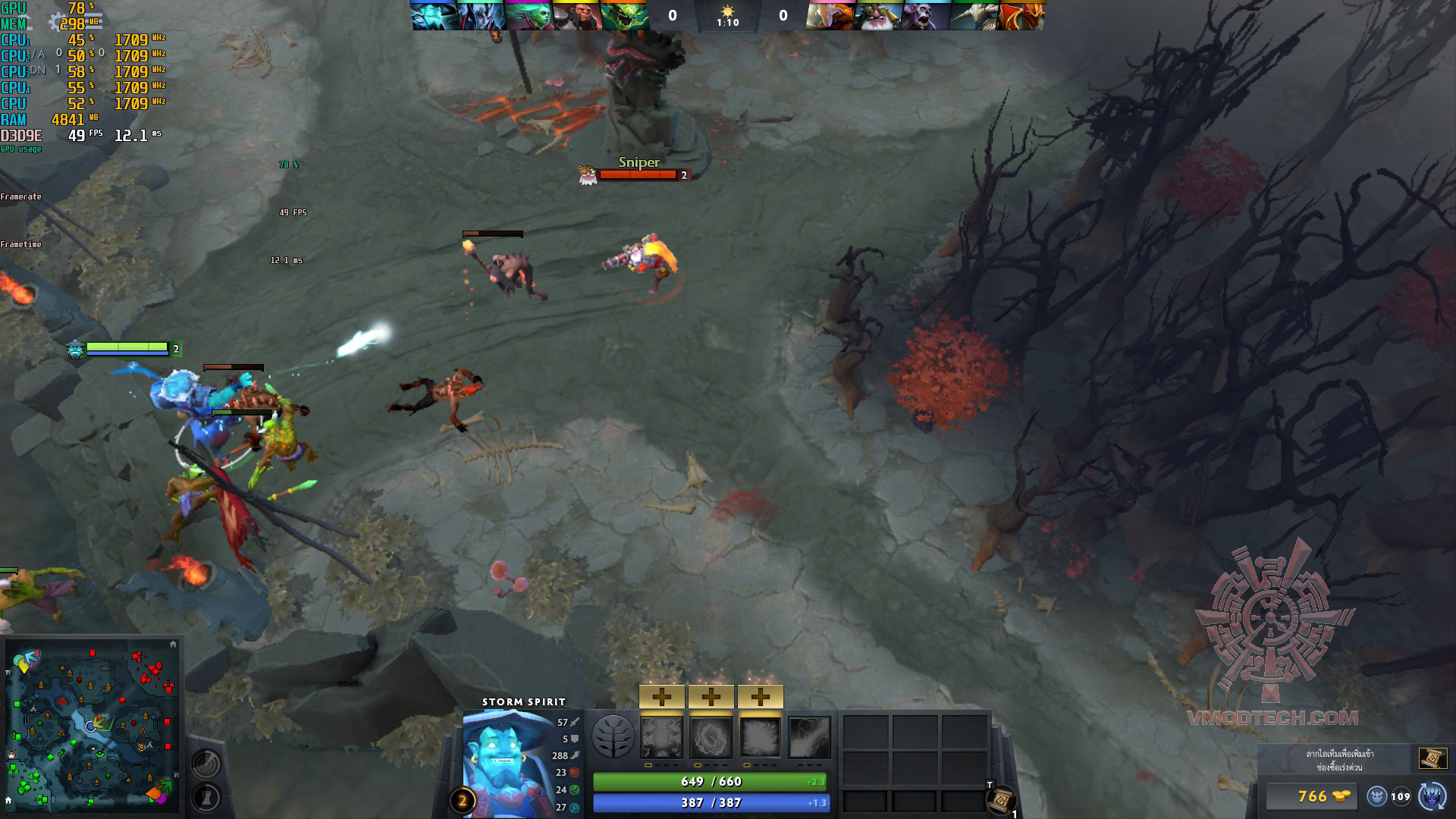The height and width of the screenshot is (819, 1456).
Task: Click the quick-buy Town Portal Scroll
Action: [1432, 758]
